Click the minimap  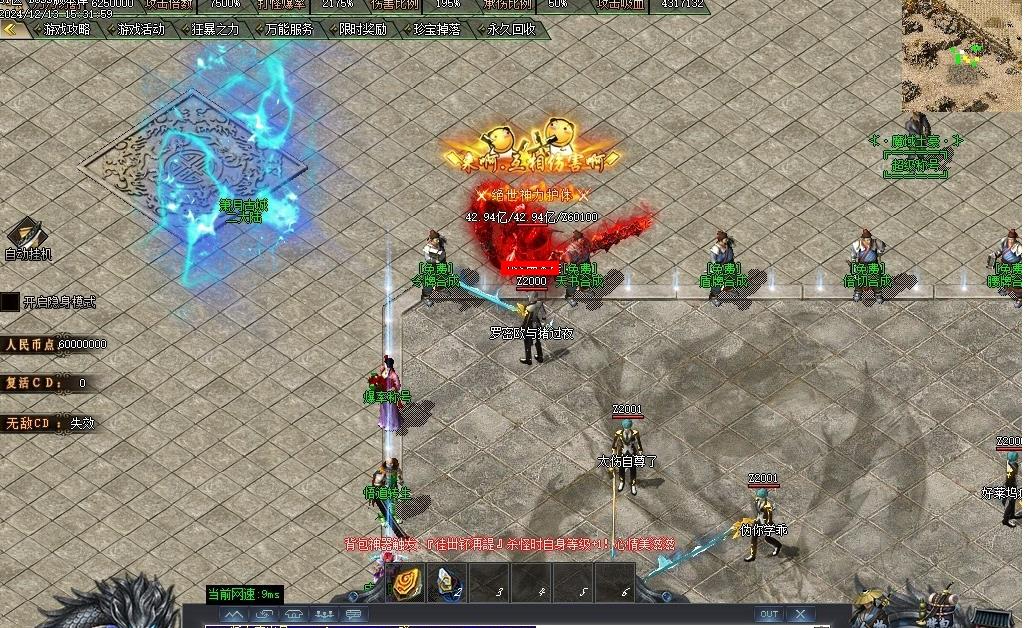pyautogui.click(x=962, y=55)
